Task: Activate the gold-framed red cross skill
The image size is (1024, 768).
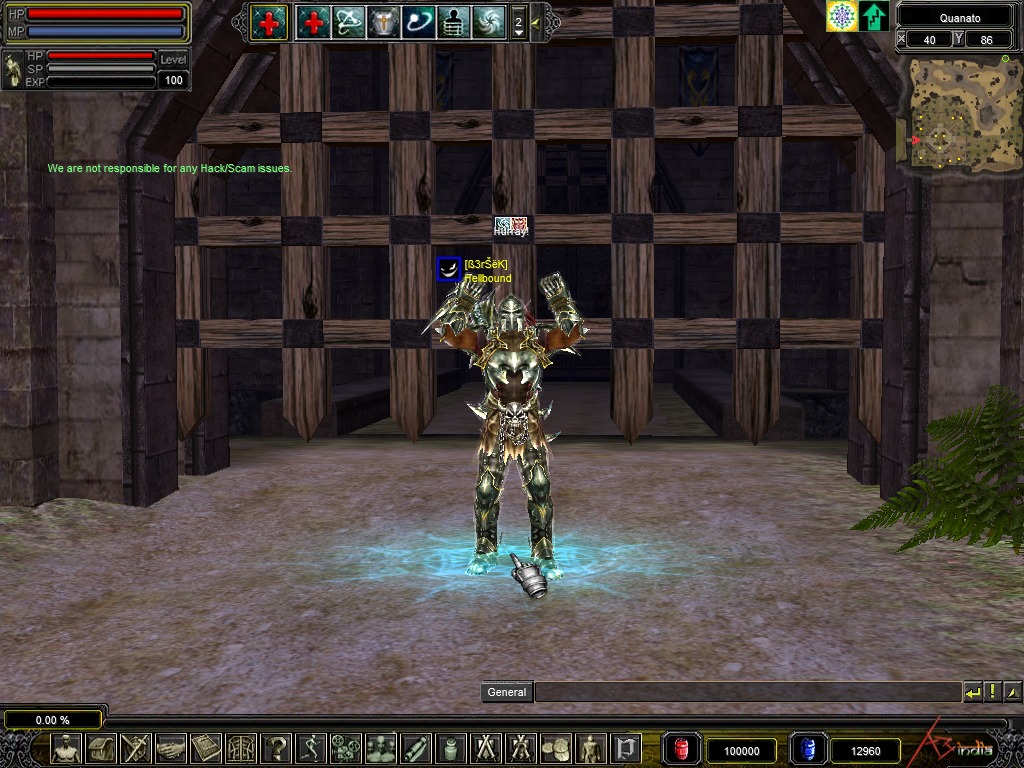Action: (x=269, y=21)
